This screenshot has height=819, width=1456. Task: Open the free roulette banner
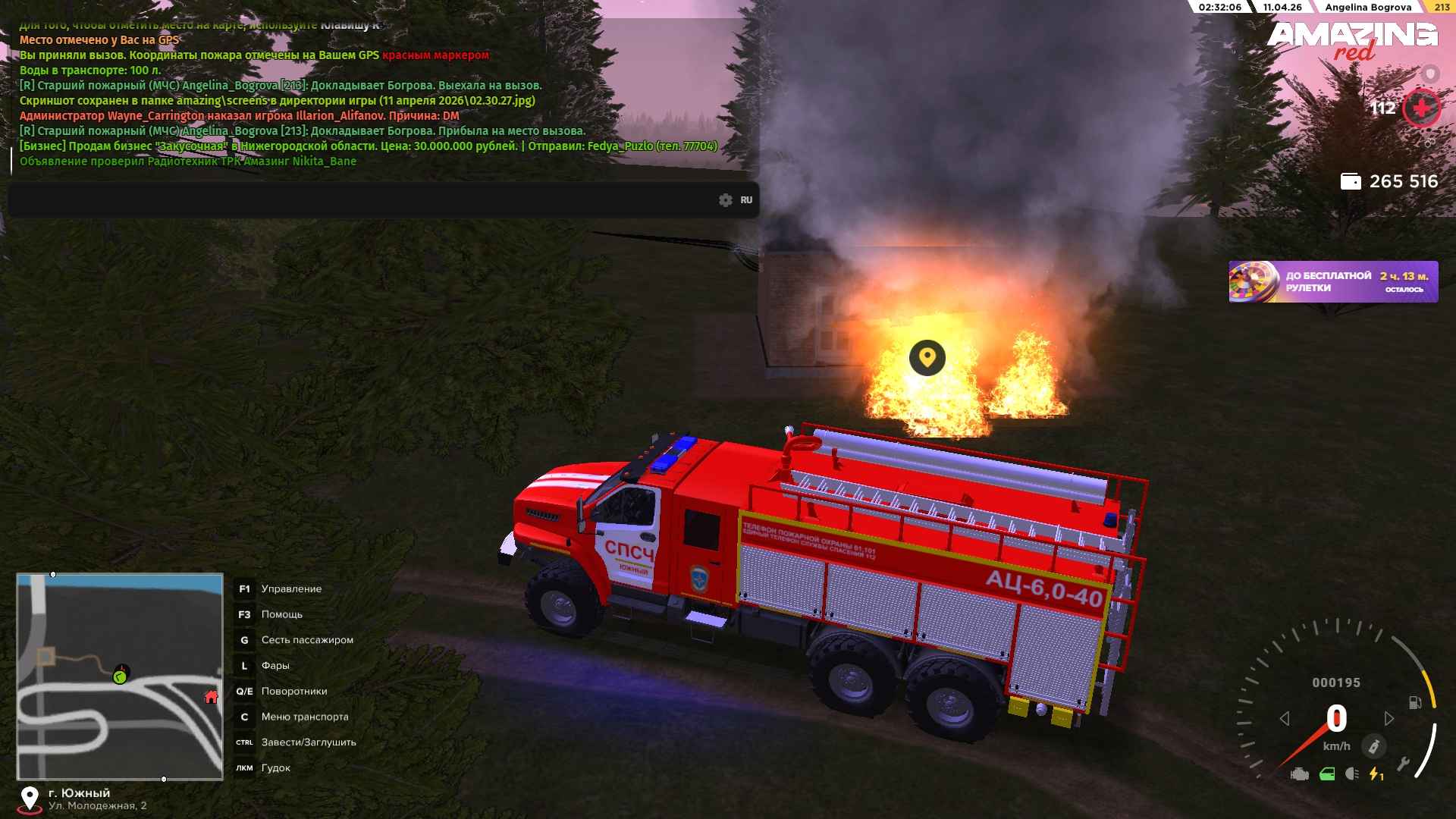(x=1332, y=282)
